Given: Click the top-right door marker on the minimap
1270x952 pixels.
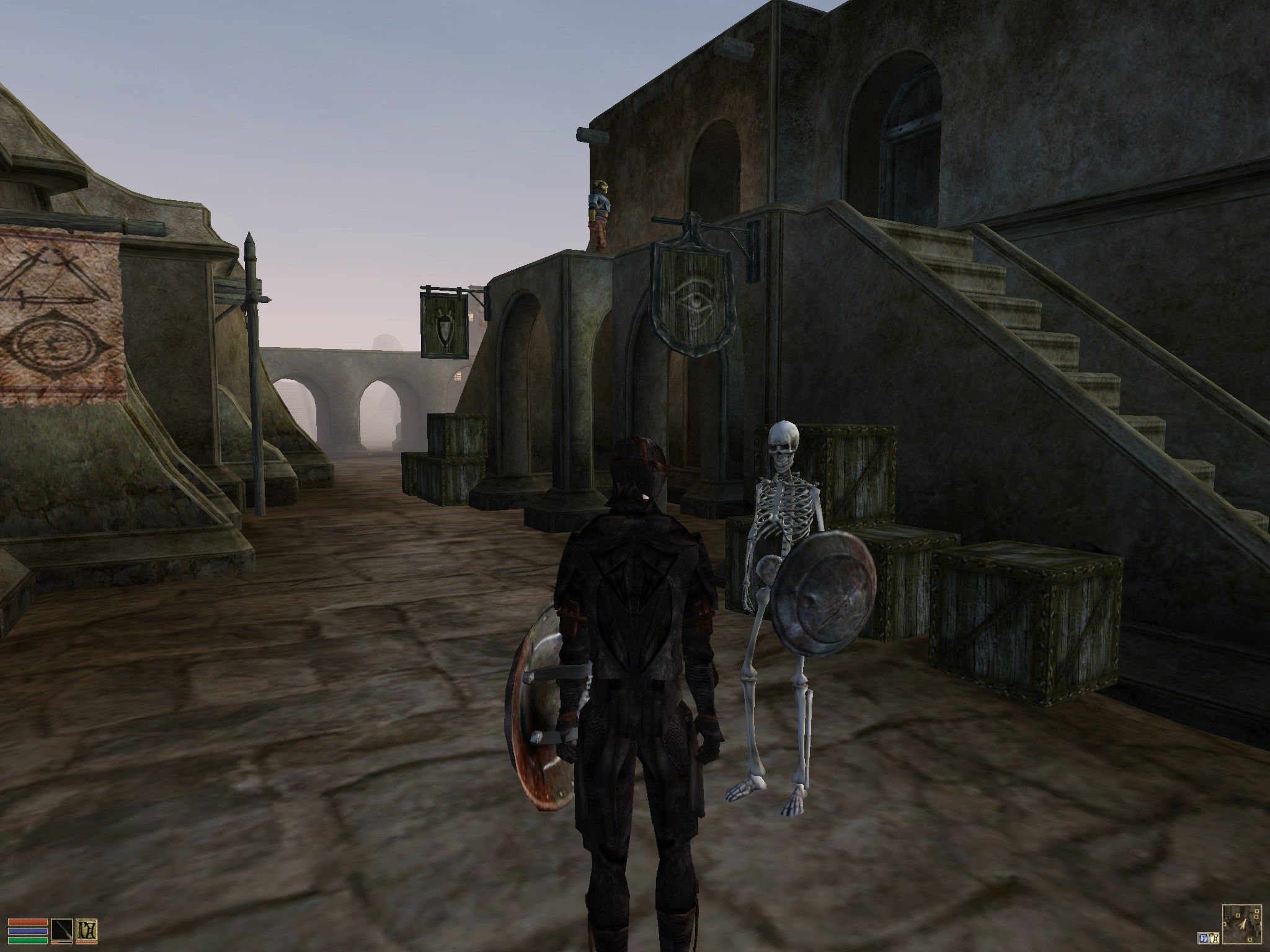Looking at the screenshot, I should point(1256,910).
